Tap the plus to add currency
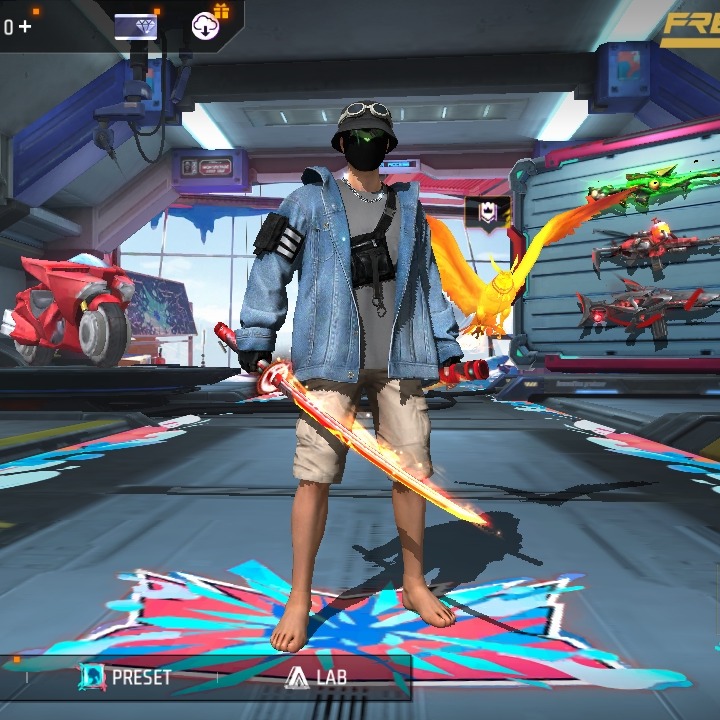 point(24,27)
